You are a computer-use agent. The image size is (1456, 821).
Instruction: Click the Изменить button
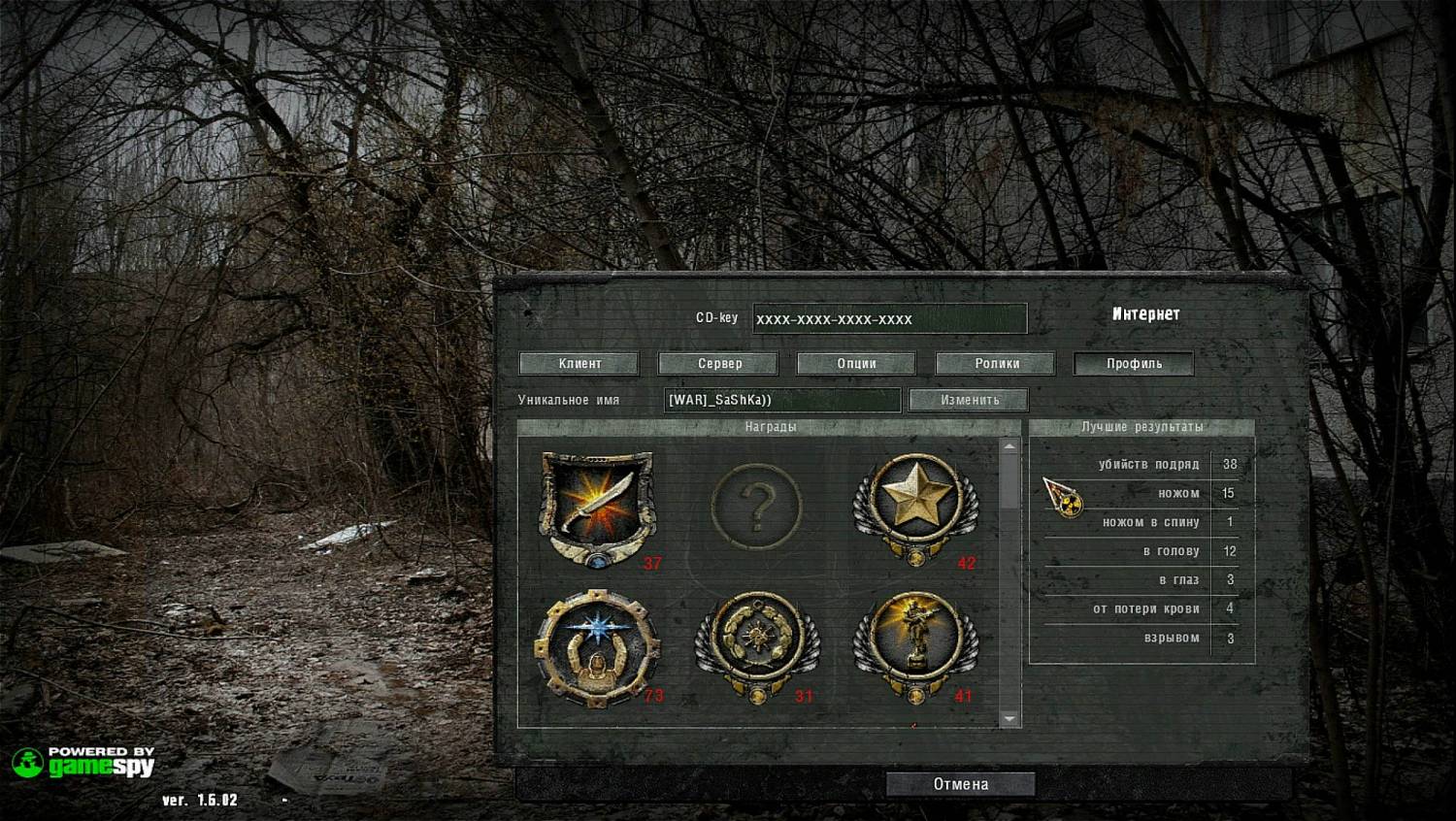968,400
